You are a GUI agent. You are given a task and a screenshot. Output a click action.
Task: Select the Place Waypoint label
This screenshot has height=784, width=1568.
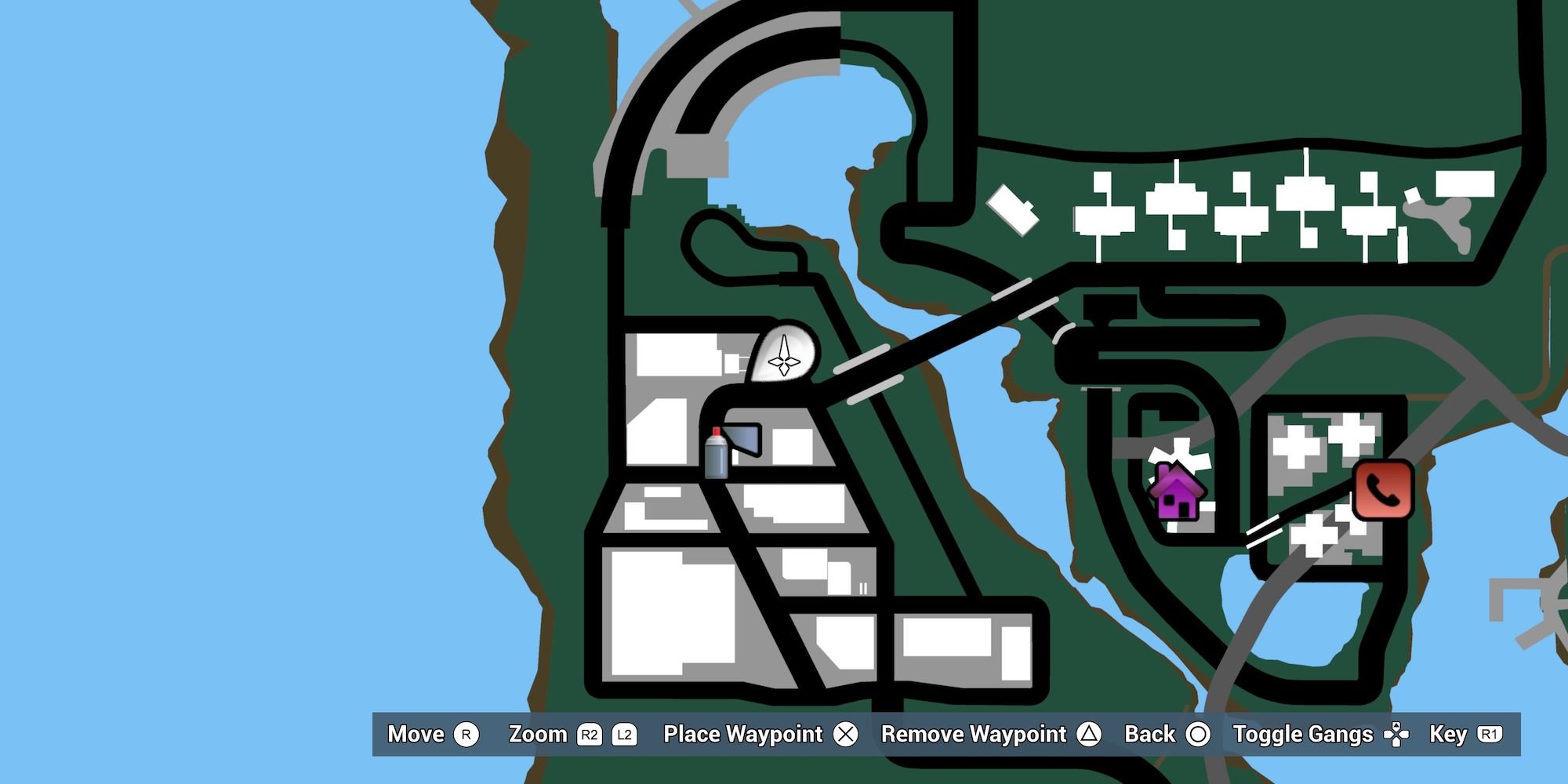[742, 735]
